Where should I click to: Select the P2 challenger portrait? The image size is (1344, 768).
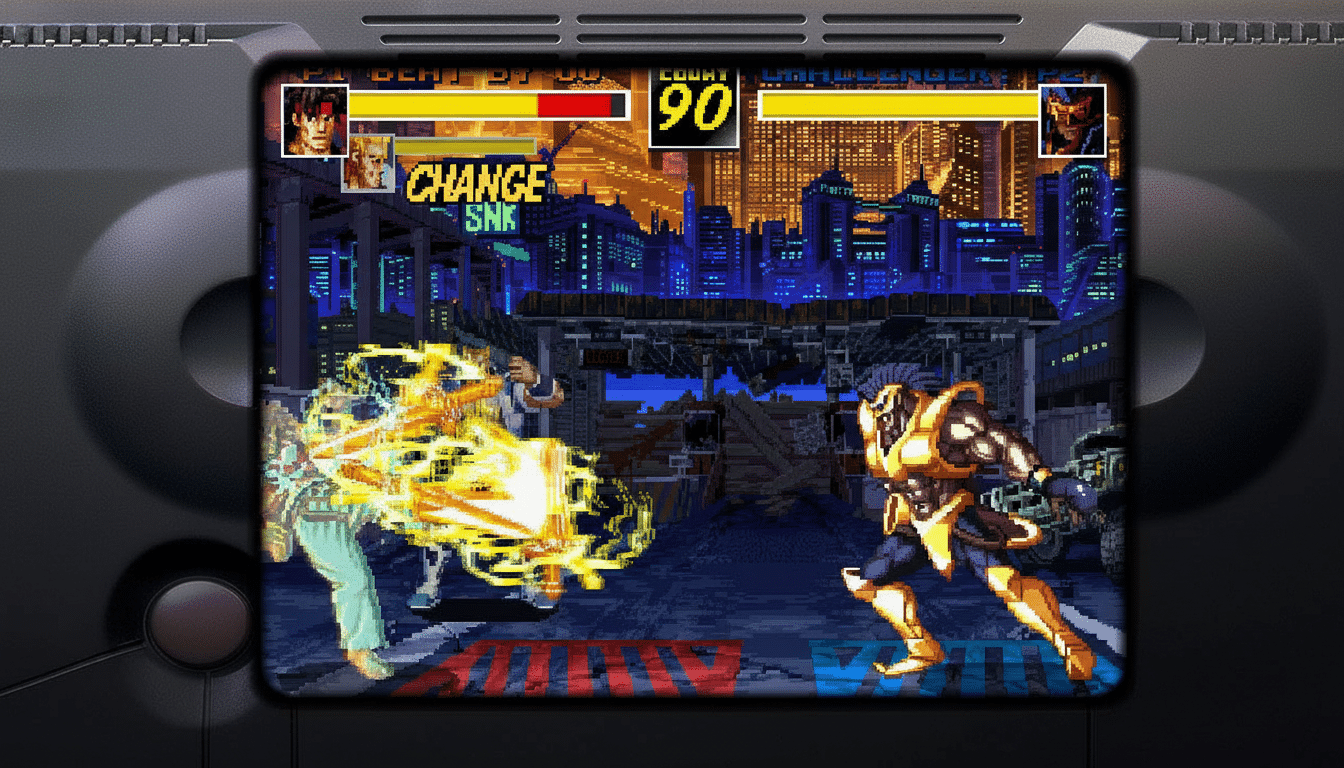pos(1074,120)
